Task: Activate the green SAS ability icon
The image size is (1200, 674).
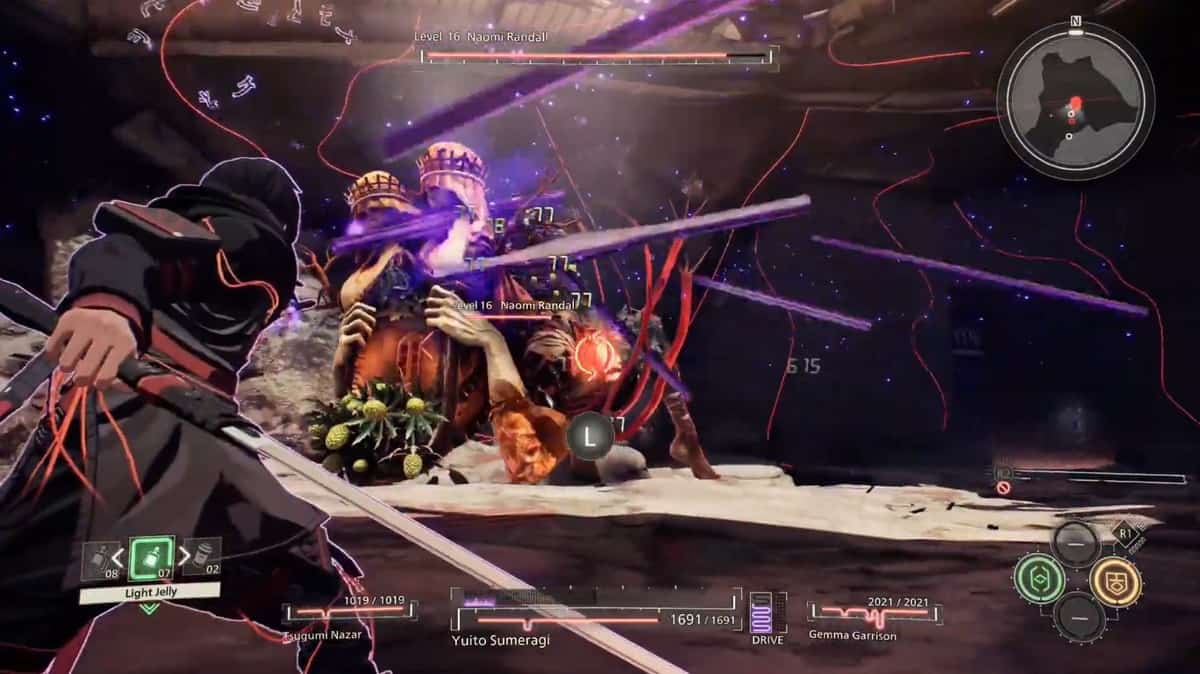Action: click(1038, 579)
